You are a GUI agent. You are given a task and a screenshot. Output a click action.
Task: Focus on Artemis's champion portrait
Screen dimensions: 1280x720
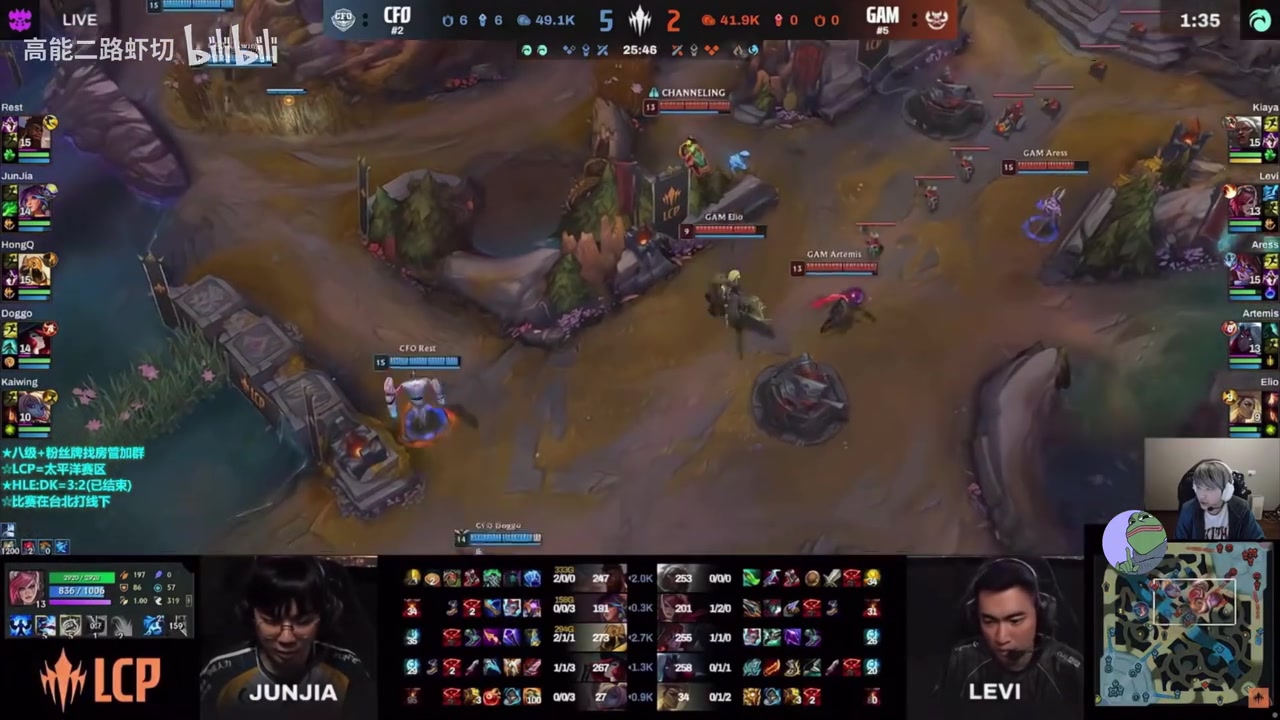1244,339
